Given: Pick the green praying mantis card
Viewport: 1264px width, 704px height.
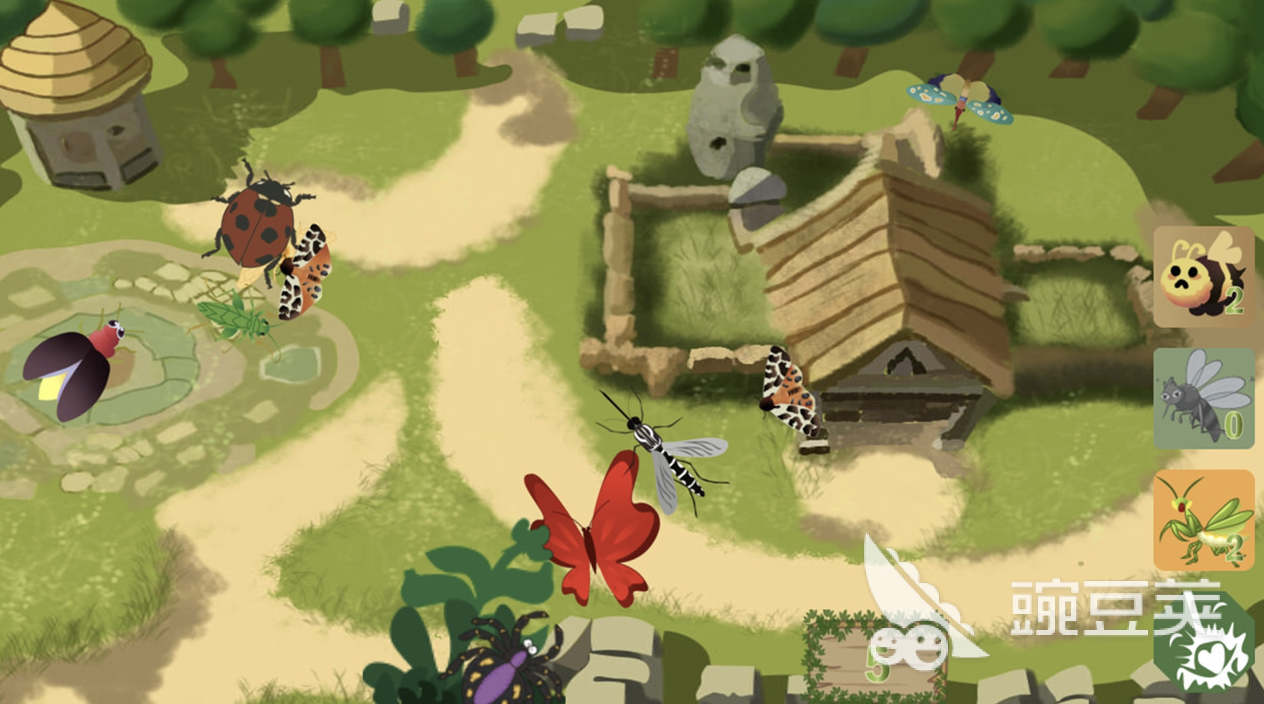Looking at the screenshot, I should coord(1203,520).
